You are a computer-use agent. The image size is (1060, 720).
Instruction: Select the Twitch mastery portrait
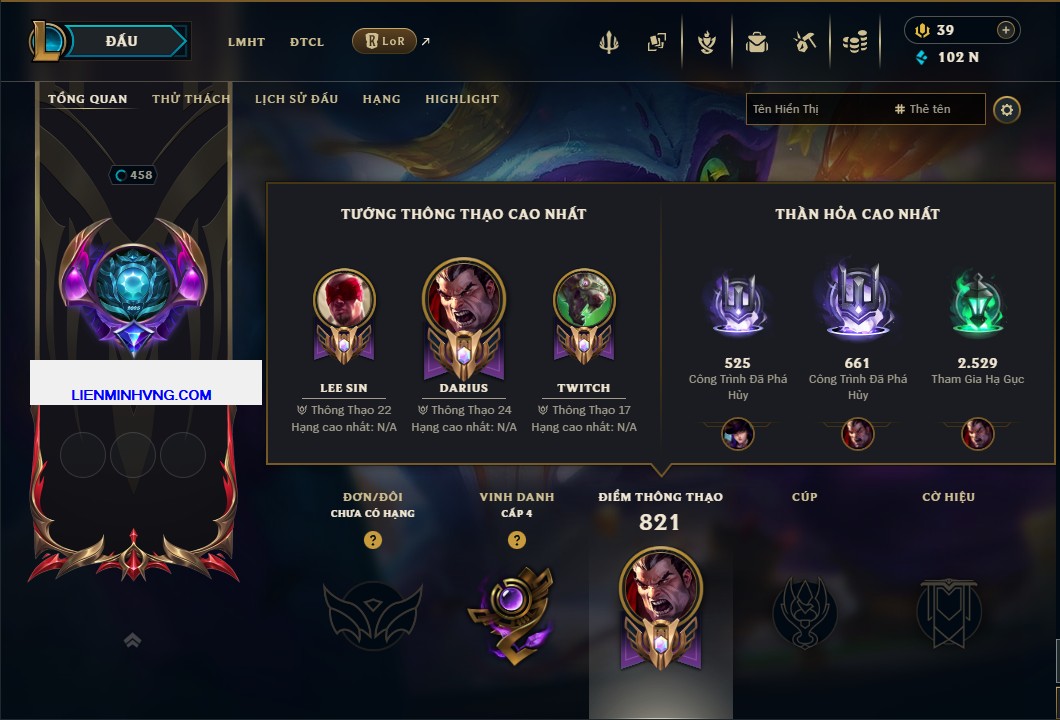(584, 299)
